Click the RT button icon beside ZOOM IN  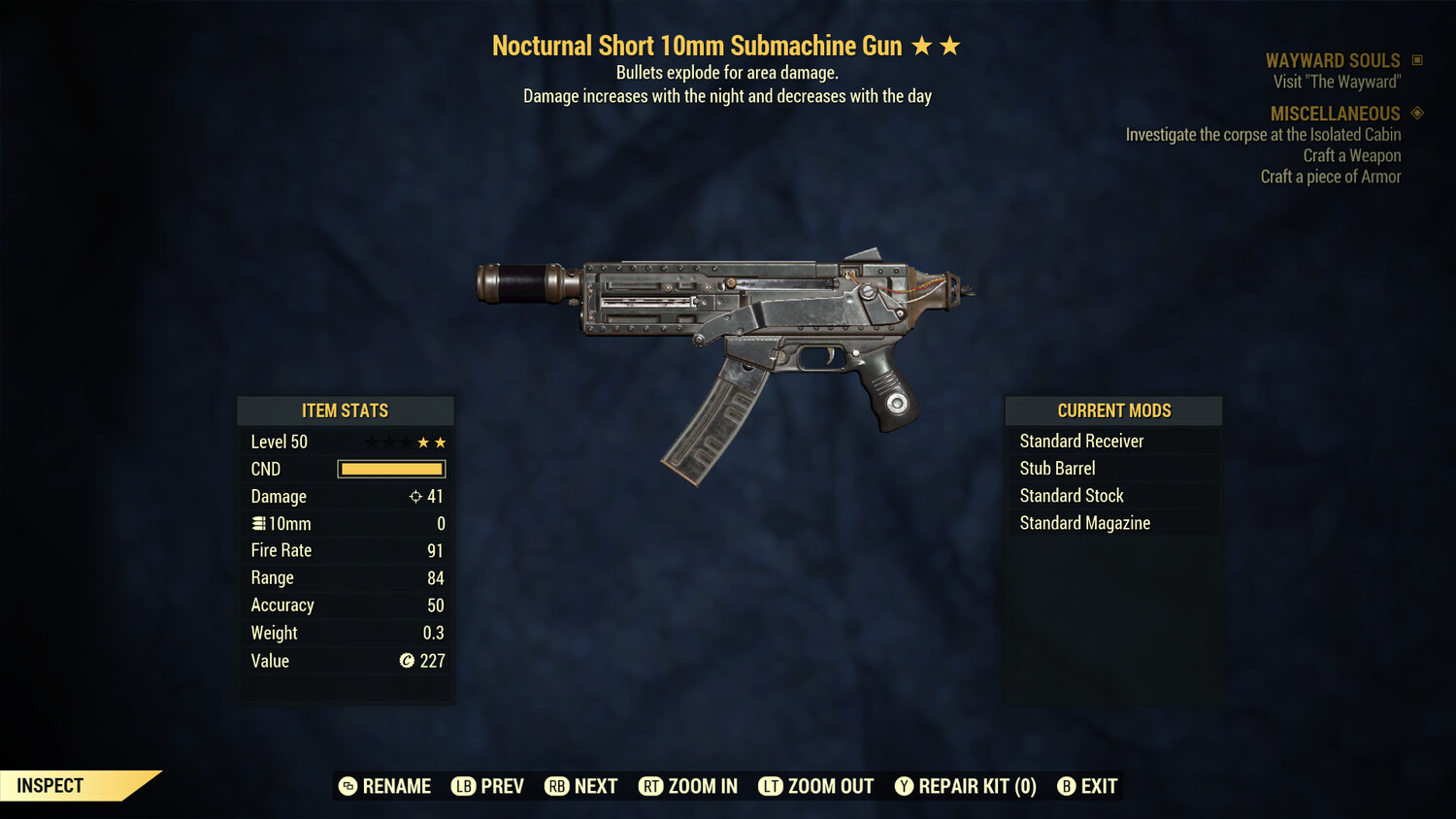coord(652,786)
